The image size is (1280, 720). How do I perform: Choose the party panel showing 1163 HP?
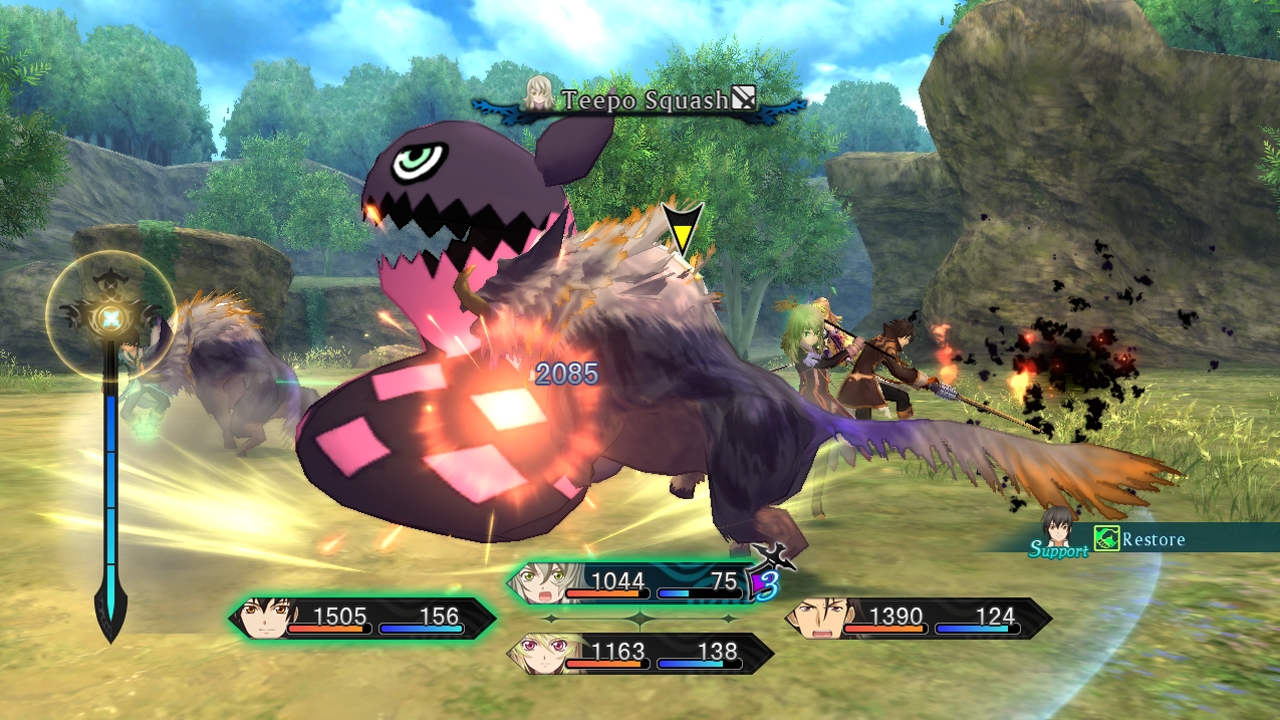pyautogui.click(x=640, y=653)
